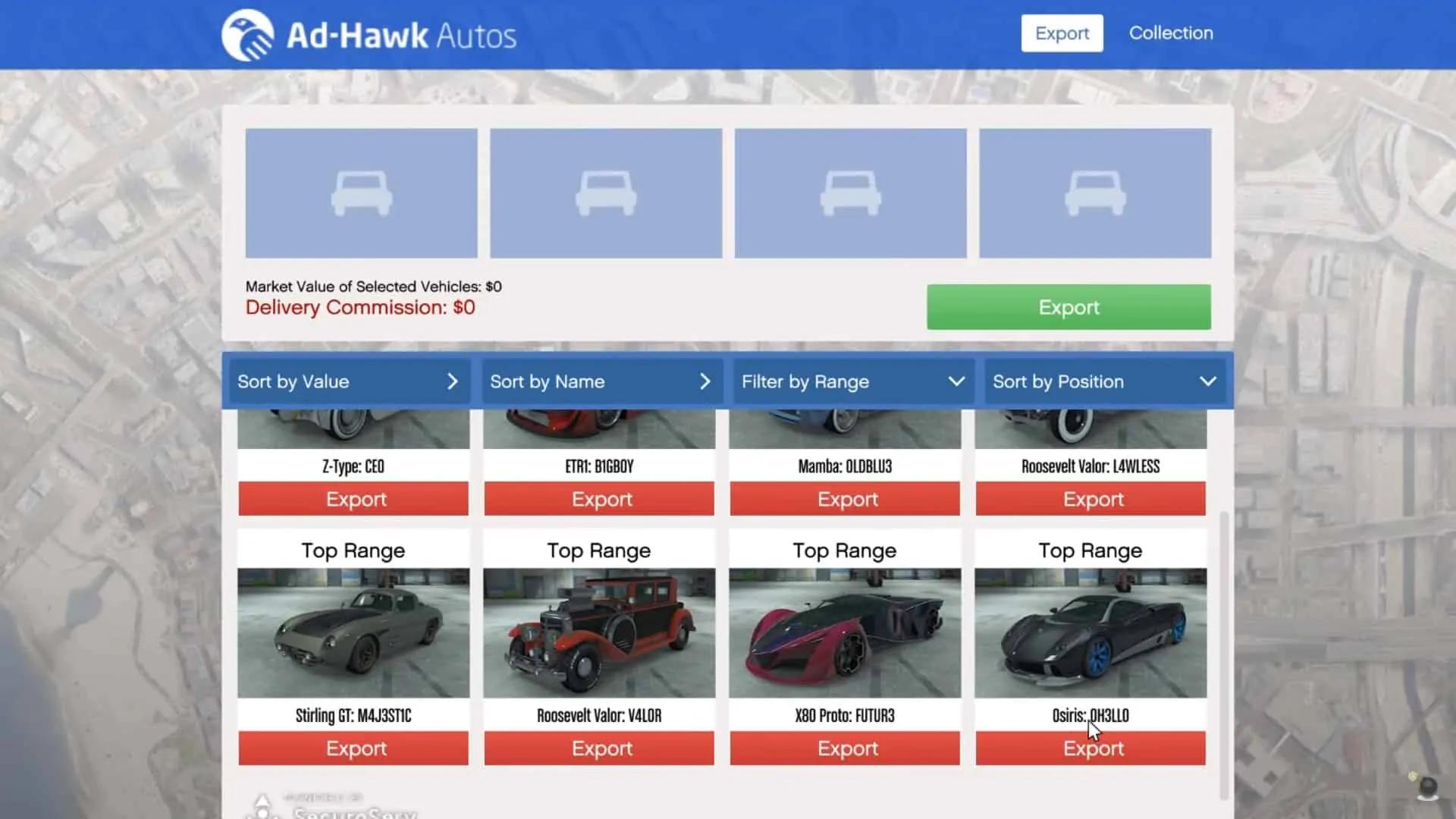1456x819 pixels.
Task: Select the third empty vehicle slot
Action: coord(850,192)
